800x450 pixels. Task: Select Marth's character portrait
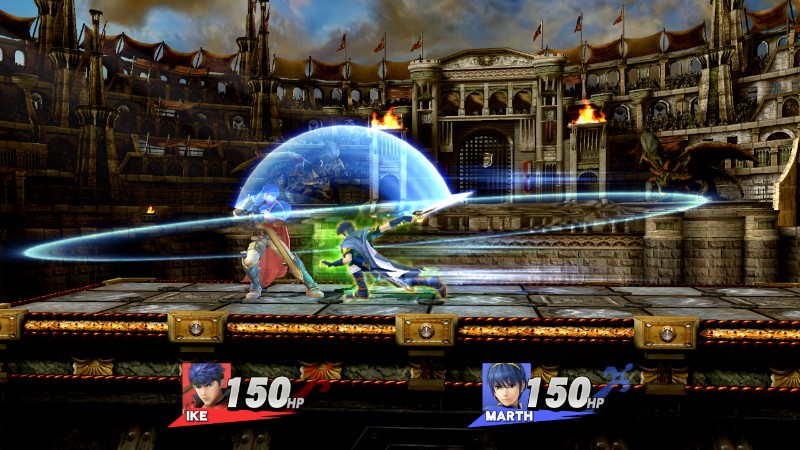coord(504,386)
